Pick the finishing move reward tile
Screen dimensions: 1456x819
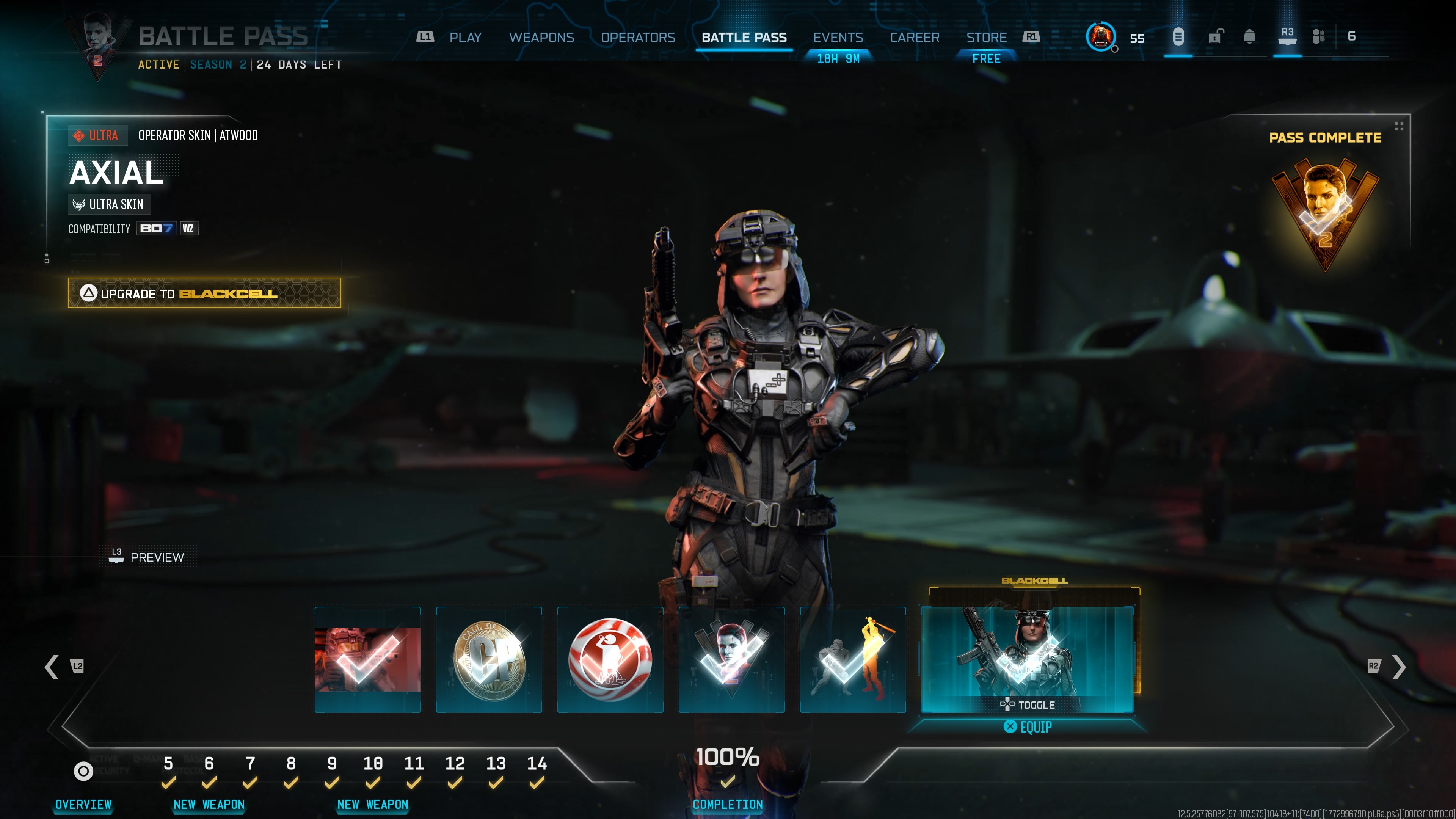852,659
